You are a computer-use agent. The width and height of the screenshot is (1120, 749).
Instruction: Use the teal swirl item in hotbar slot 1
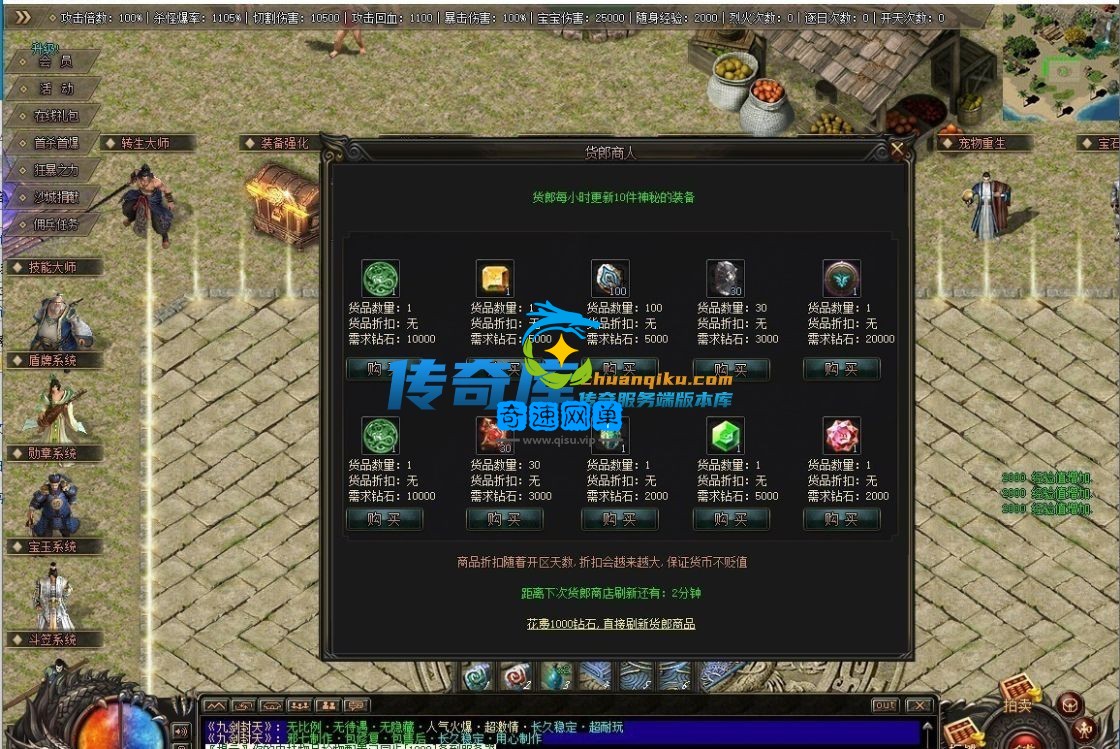pyautogui.click(x=475, y=677)
